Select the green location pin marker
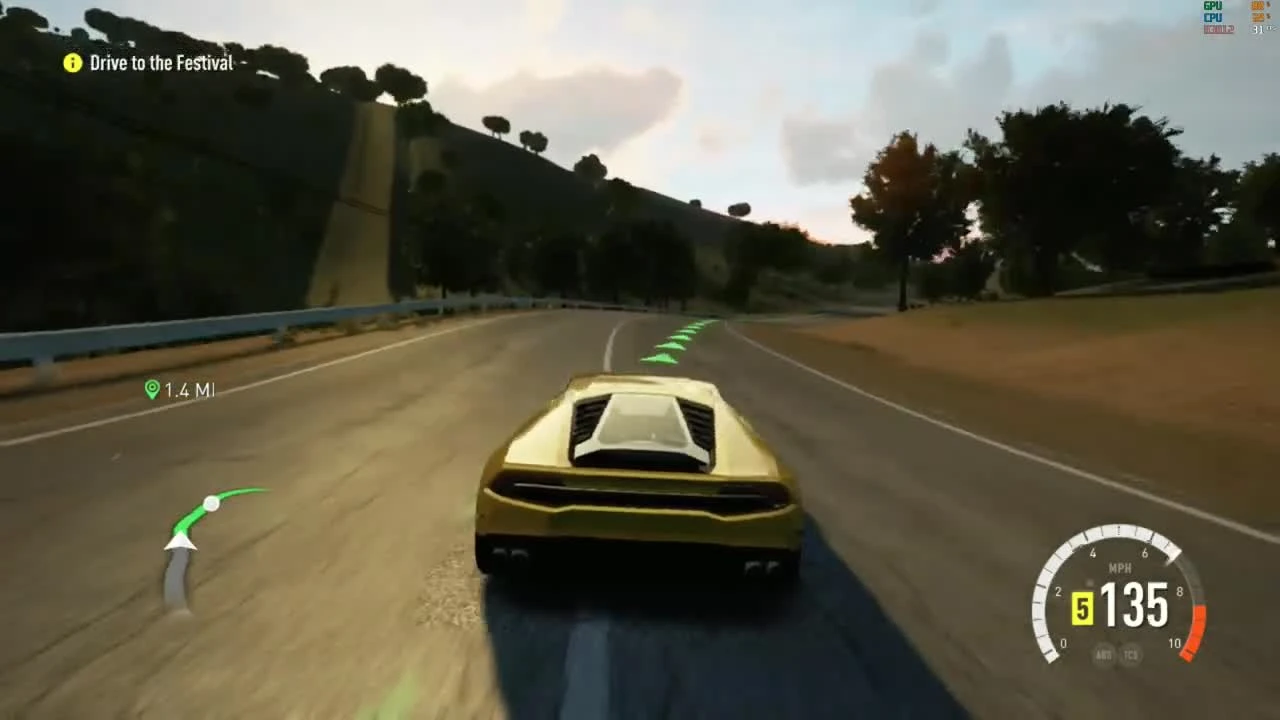 click(x=152, y=390)
